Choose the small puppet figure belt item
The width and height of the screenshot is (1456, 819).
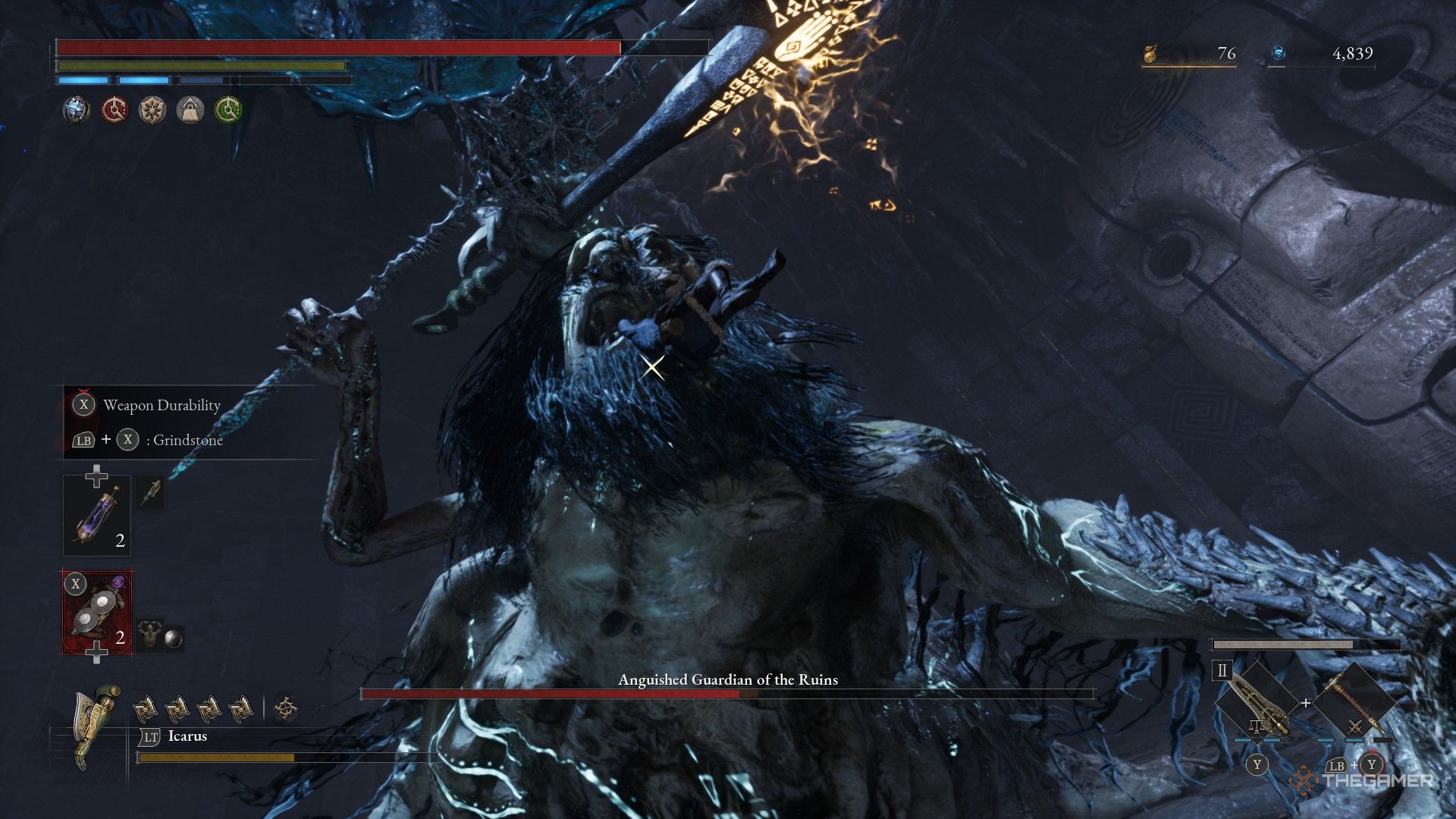151,634
